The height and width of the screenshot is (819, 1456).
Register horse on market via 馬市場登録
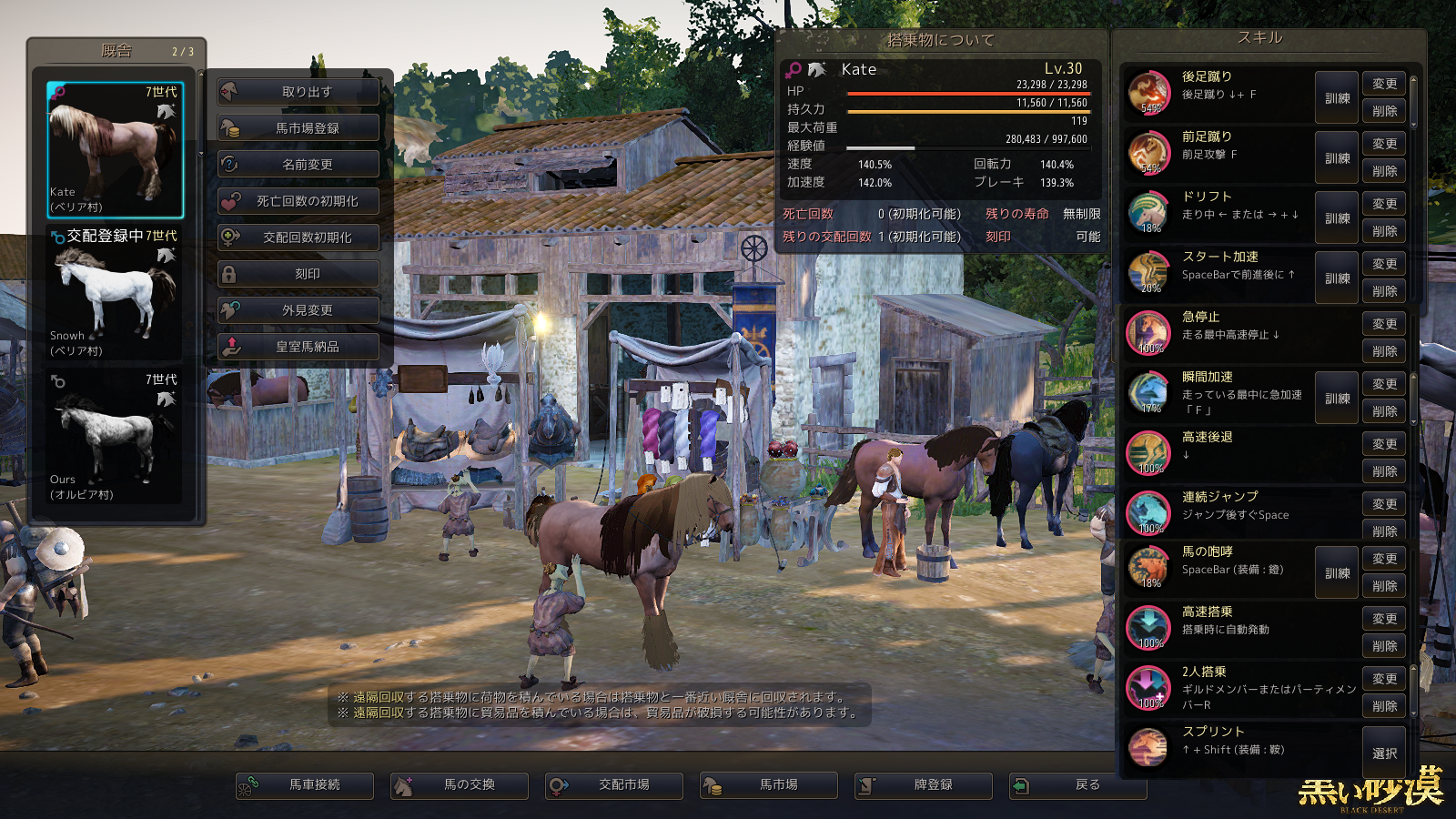pyautogui.click(x=298, y=128)
